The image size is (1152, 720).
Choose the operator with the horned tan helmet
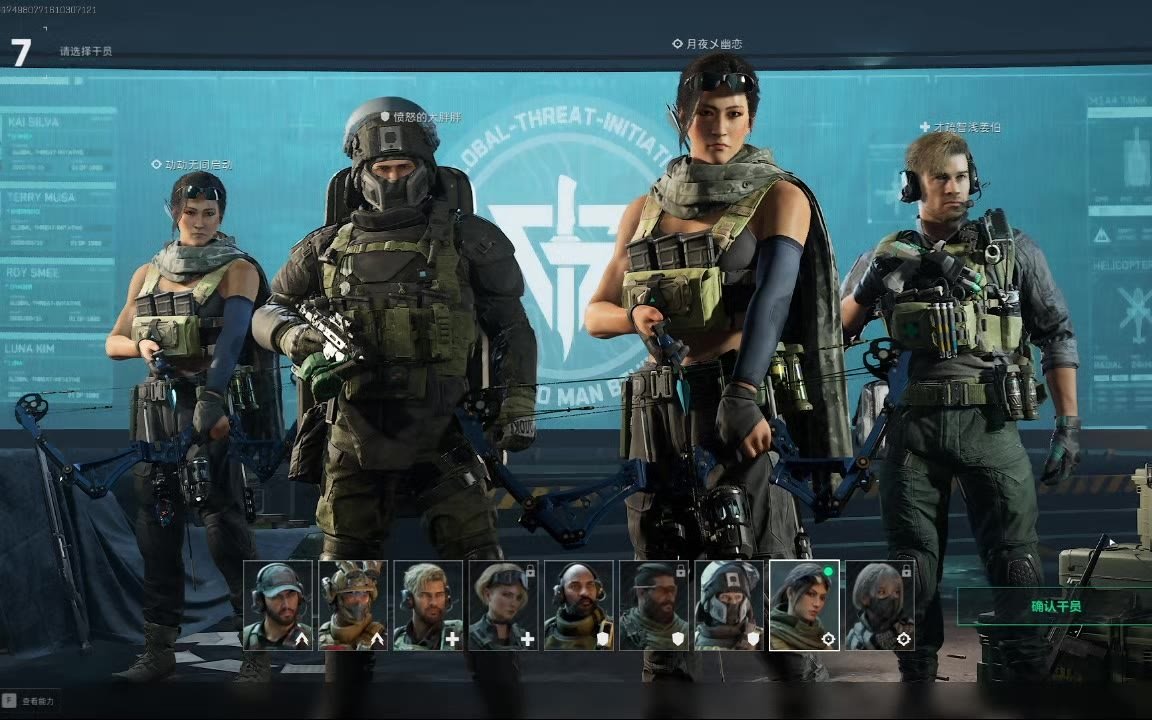[353, 605]
